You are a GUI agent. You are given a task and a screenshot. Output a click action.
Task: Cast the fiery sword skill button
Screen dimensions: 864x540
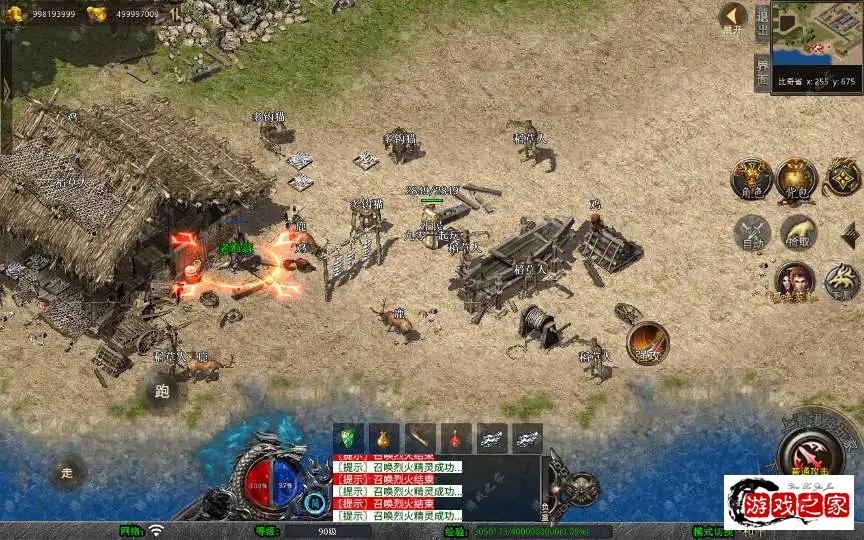(x=647, y=342)
